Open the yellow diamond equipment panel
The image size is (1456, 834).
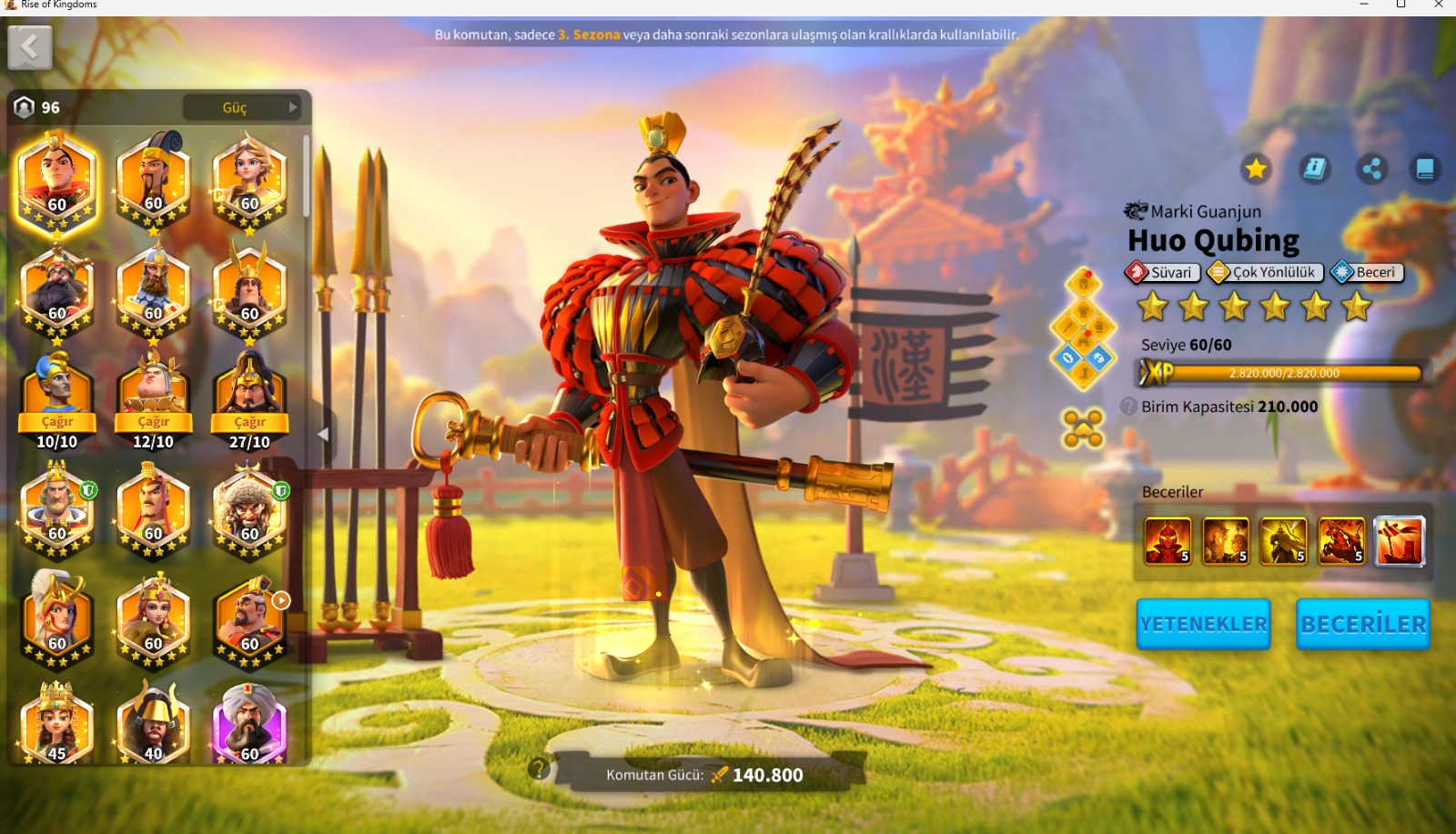coord(1083,328)
